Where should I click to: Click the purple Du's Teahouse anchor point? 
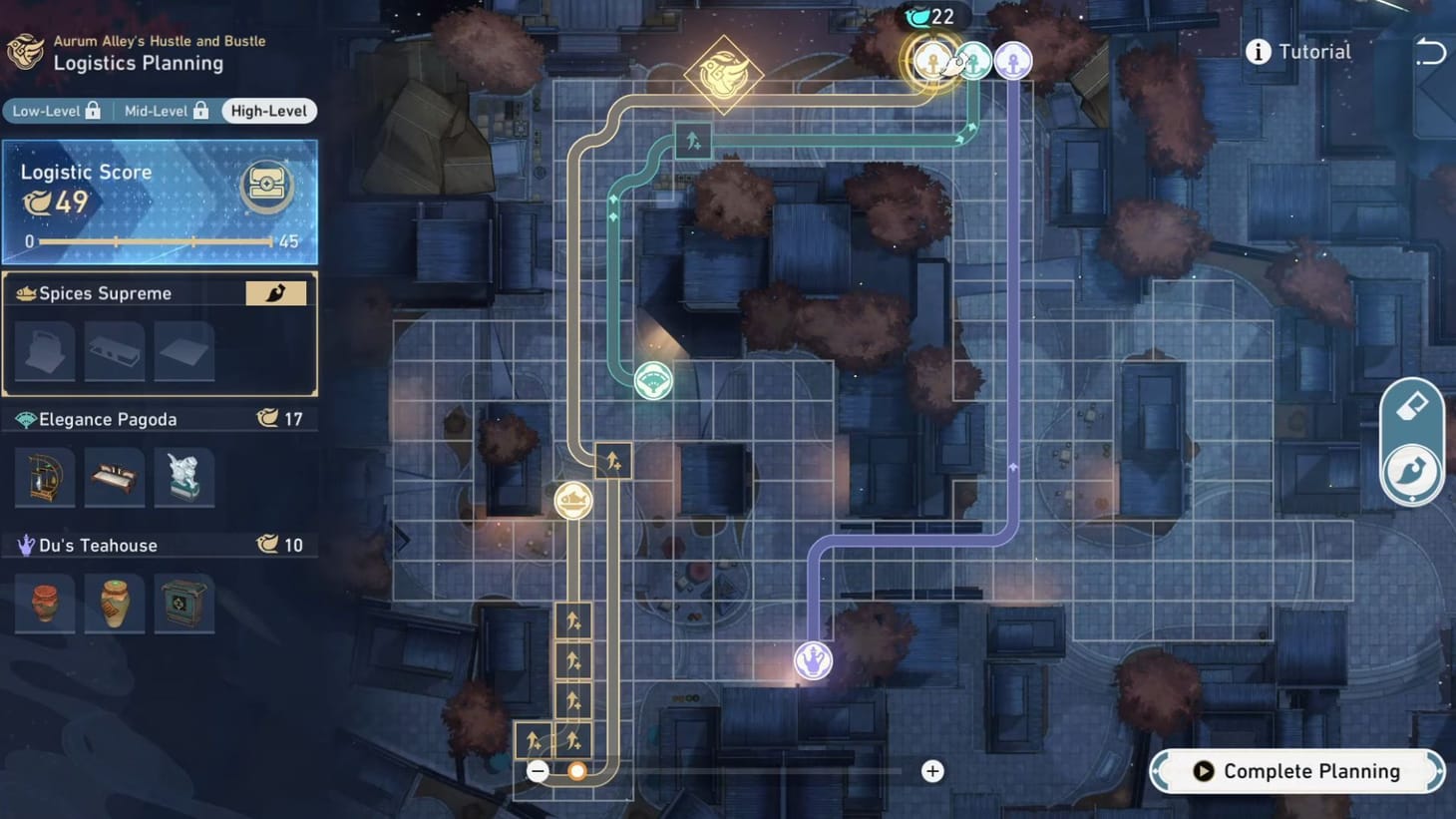point(1013,60)
